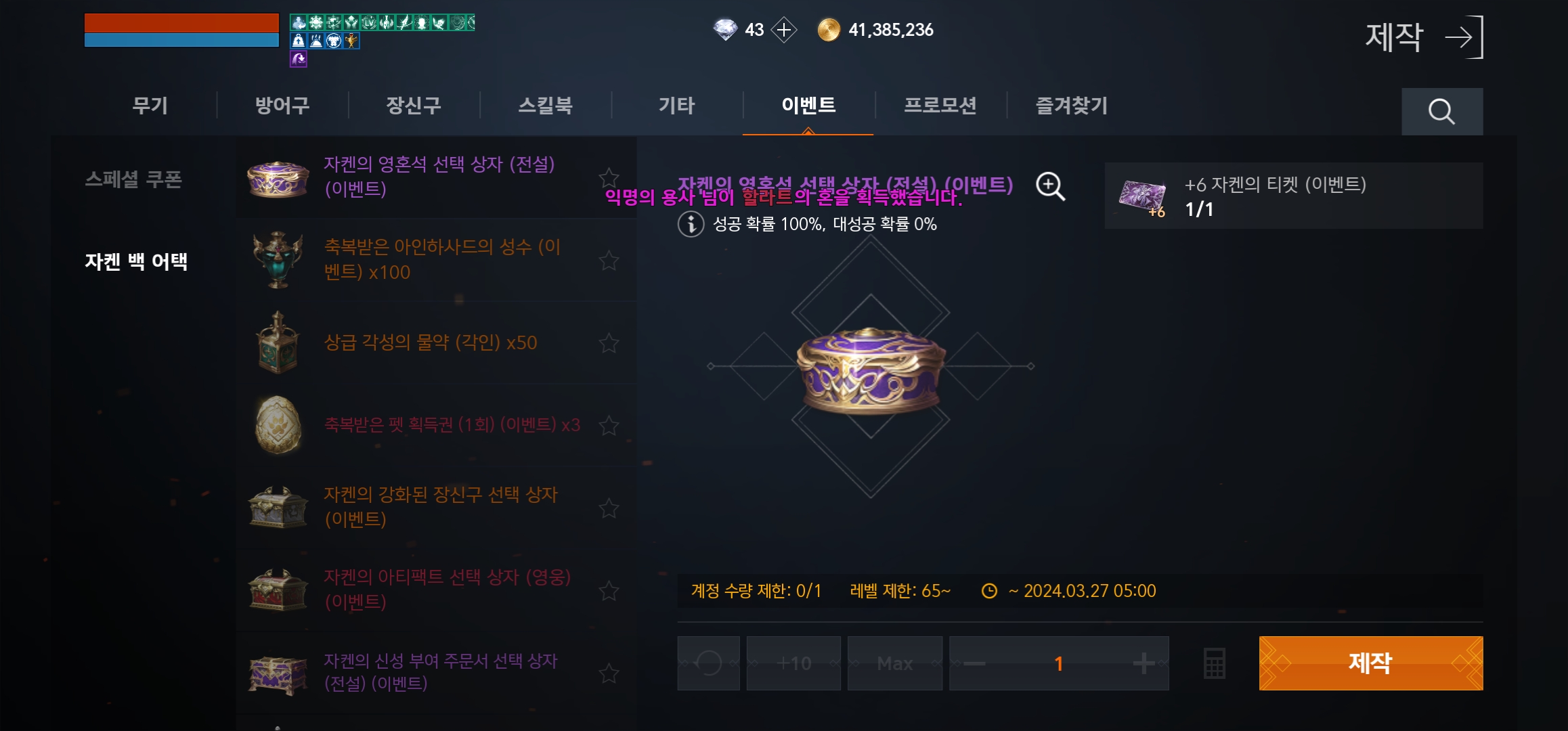Click the zoom magnifier beside the box title

1048,185
